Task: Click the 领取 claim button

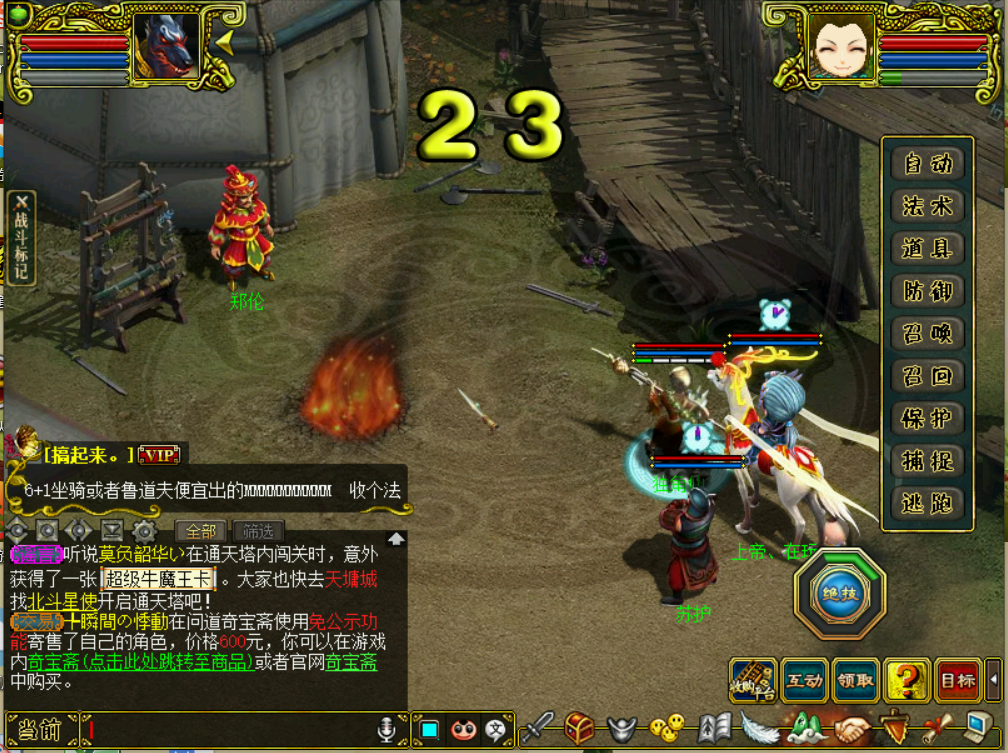Action: (856, 680)
